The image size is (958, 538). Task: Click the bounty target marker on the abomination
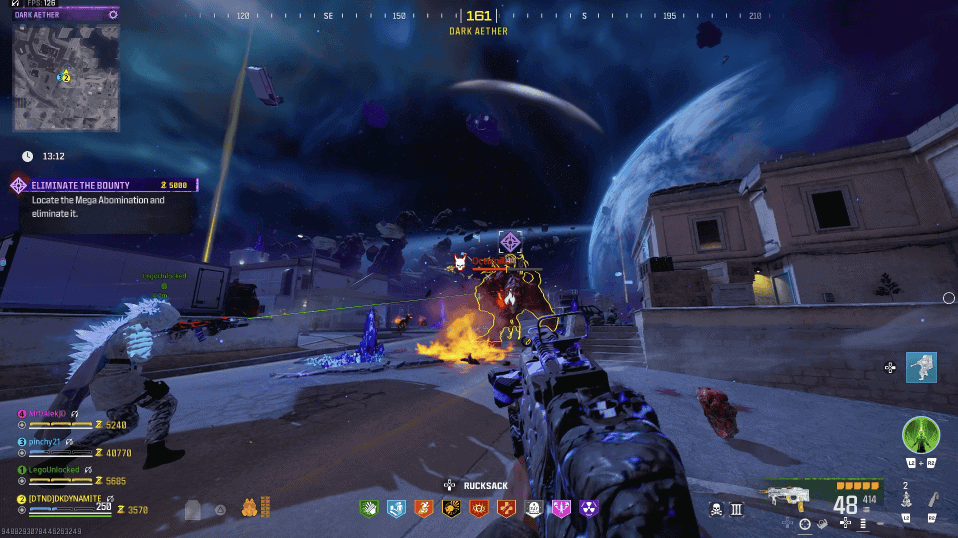point(511,242)
